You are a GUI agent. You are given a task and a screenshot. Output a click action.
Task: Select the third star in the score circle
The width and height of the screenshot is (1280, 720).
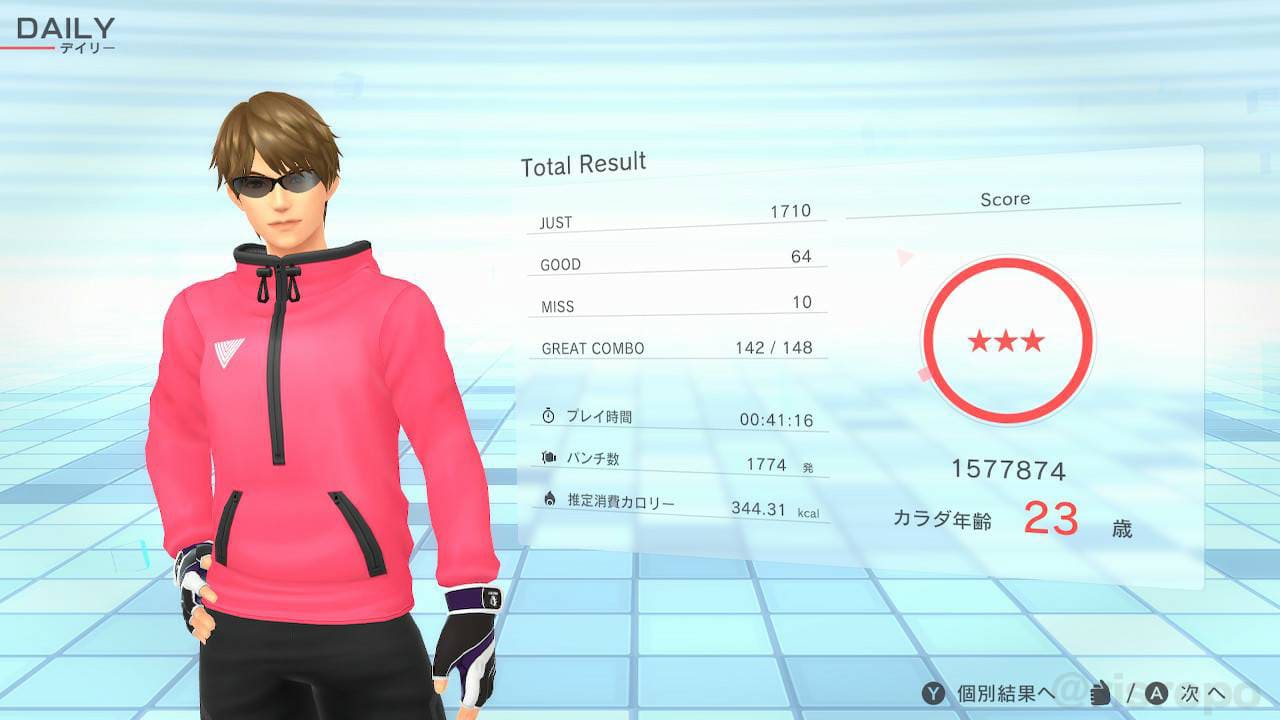point(1035,341)
